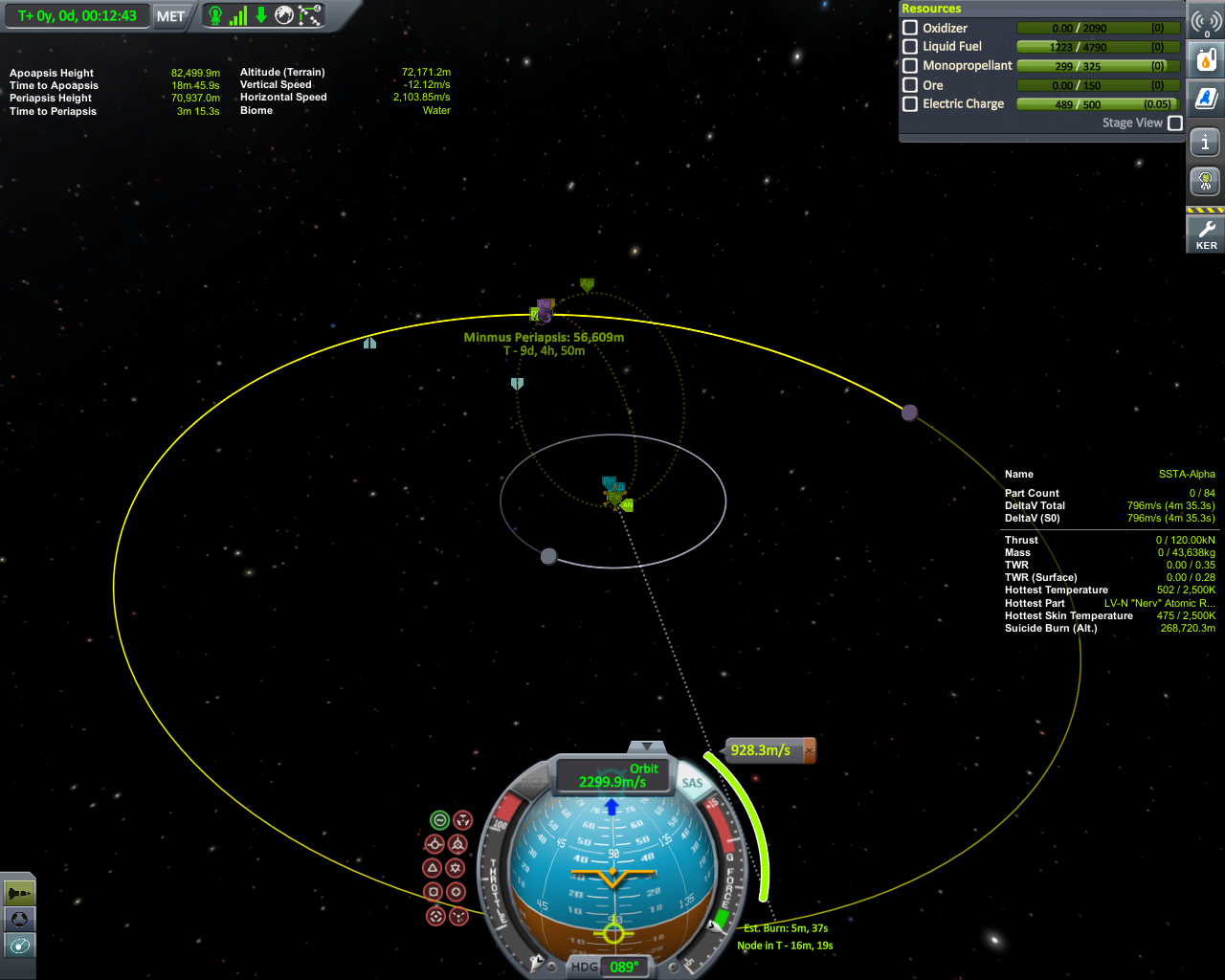Click the map view orbit button
Screen dimensions: 1225x980
tap(19, 946)
